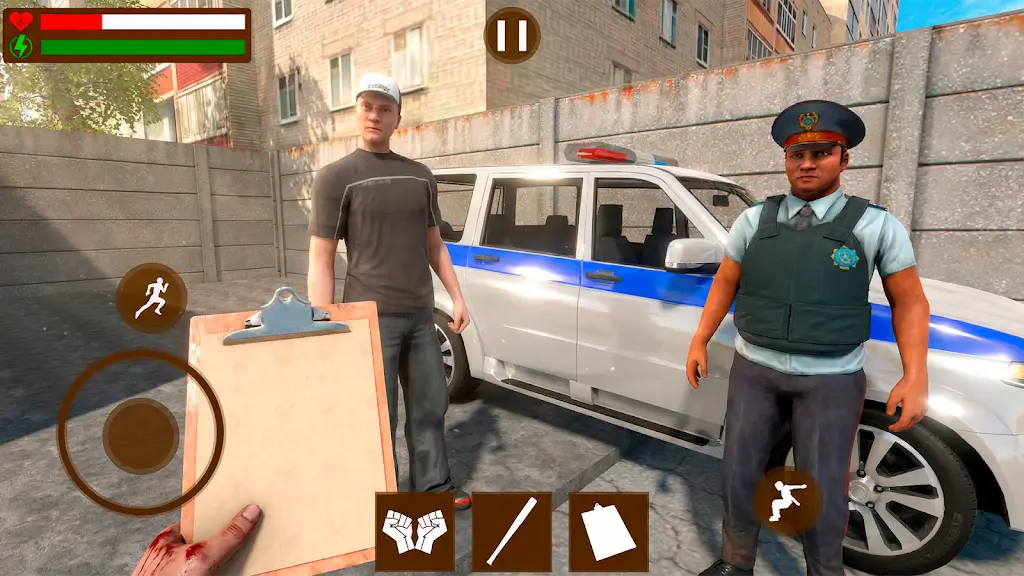Screen dimensions: 1024x576
Task: Choose the clipboard item slot
Action: [x=608, y=531]
